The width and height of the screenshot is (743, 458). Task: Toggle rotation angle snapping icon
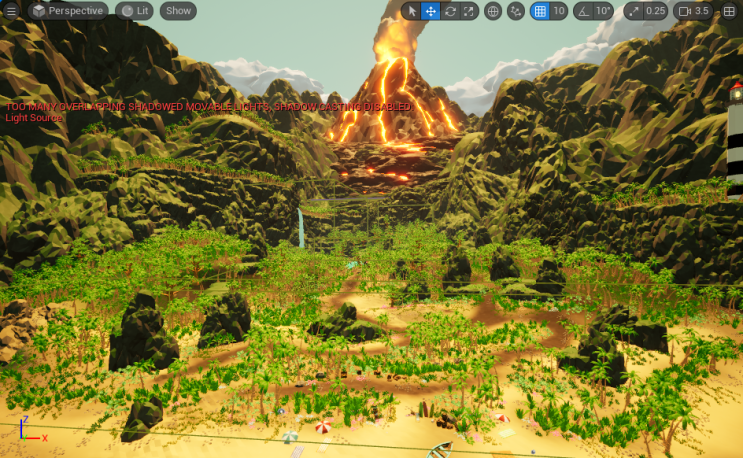583,11
